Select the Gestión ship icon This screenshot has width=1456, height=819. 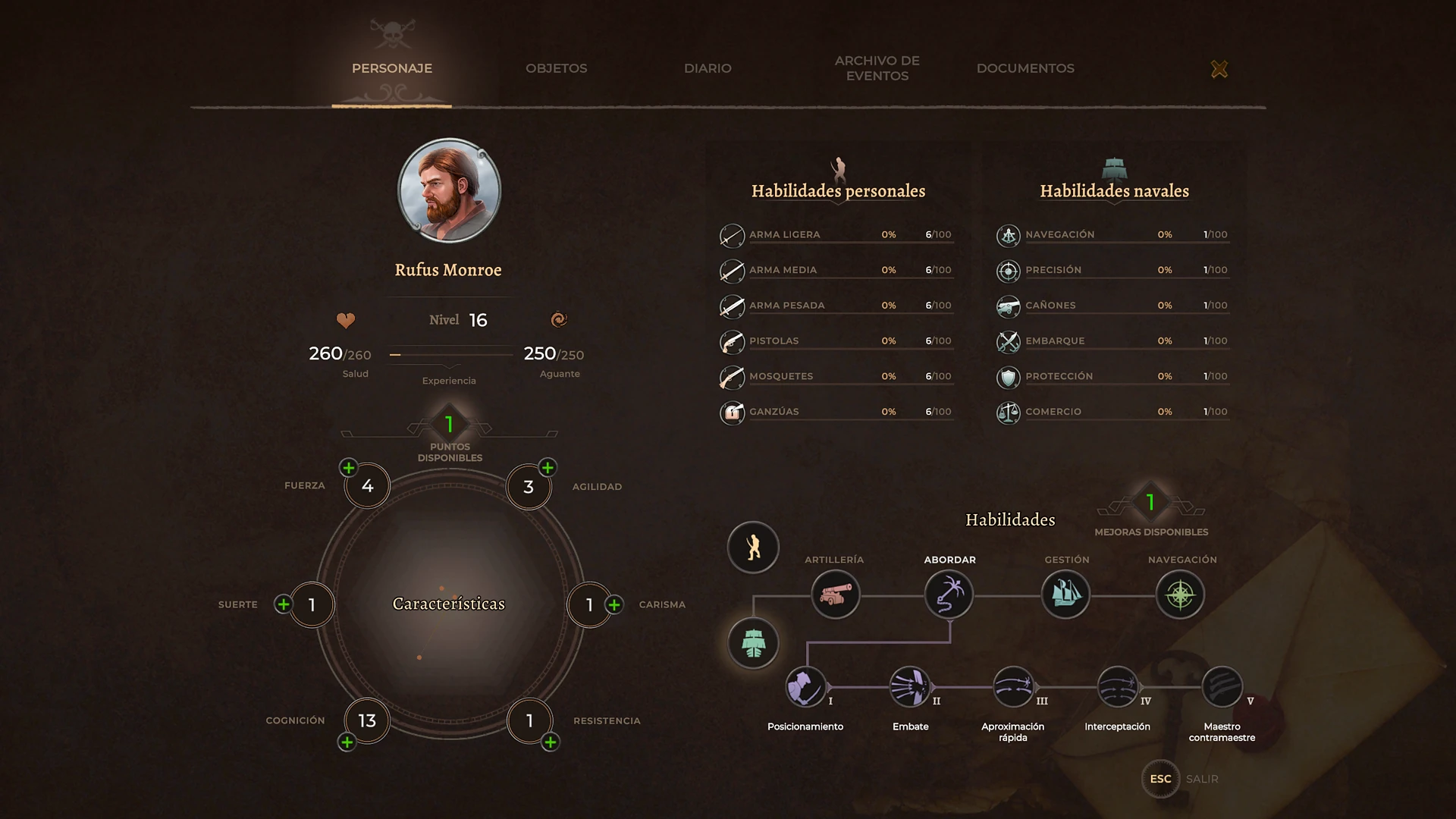point(1065,595)
